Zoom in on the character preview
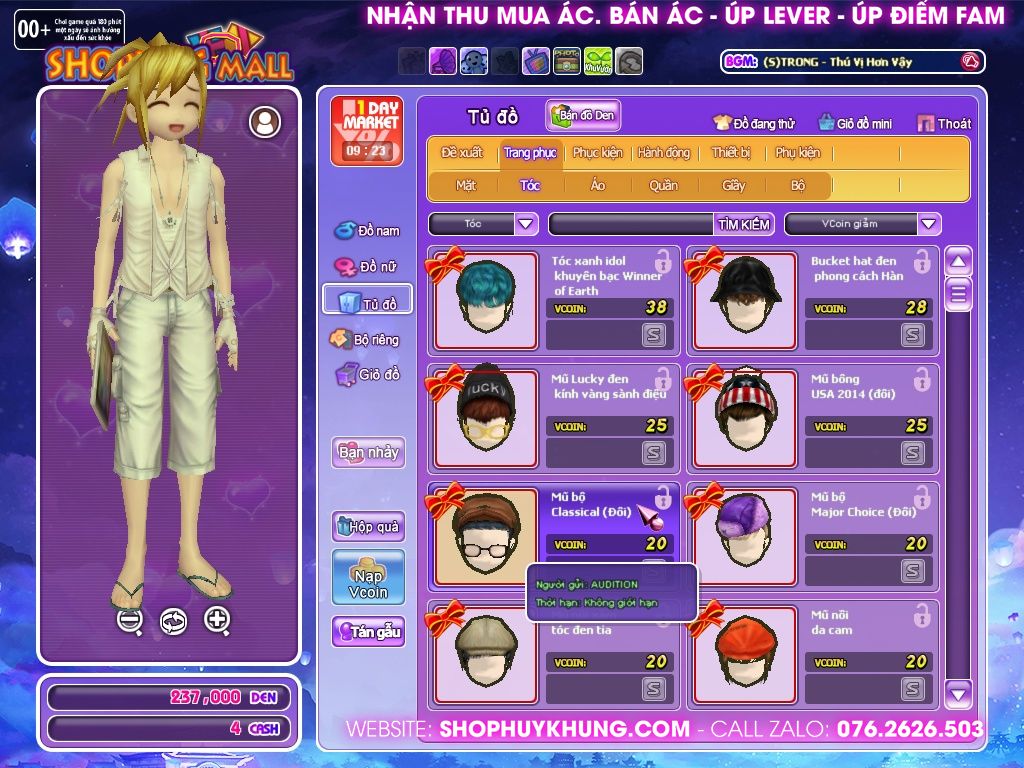 [217, 620]
